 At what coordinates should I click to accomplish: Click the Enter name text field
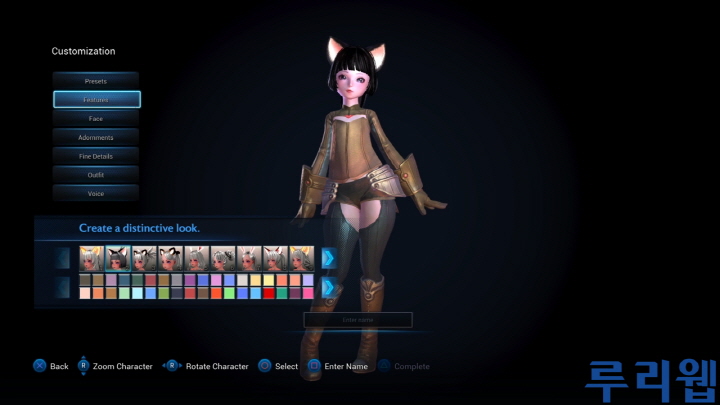[x=358, y=320]
